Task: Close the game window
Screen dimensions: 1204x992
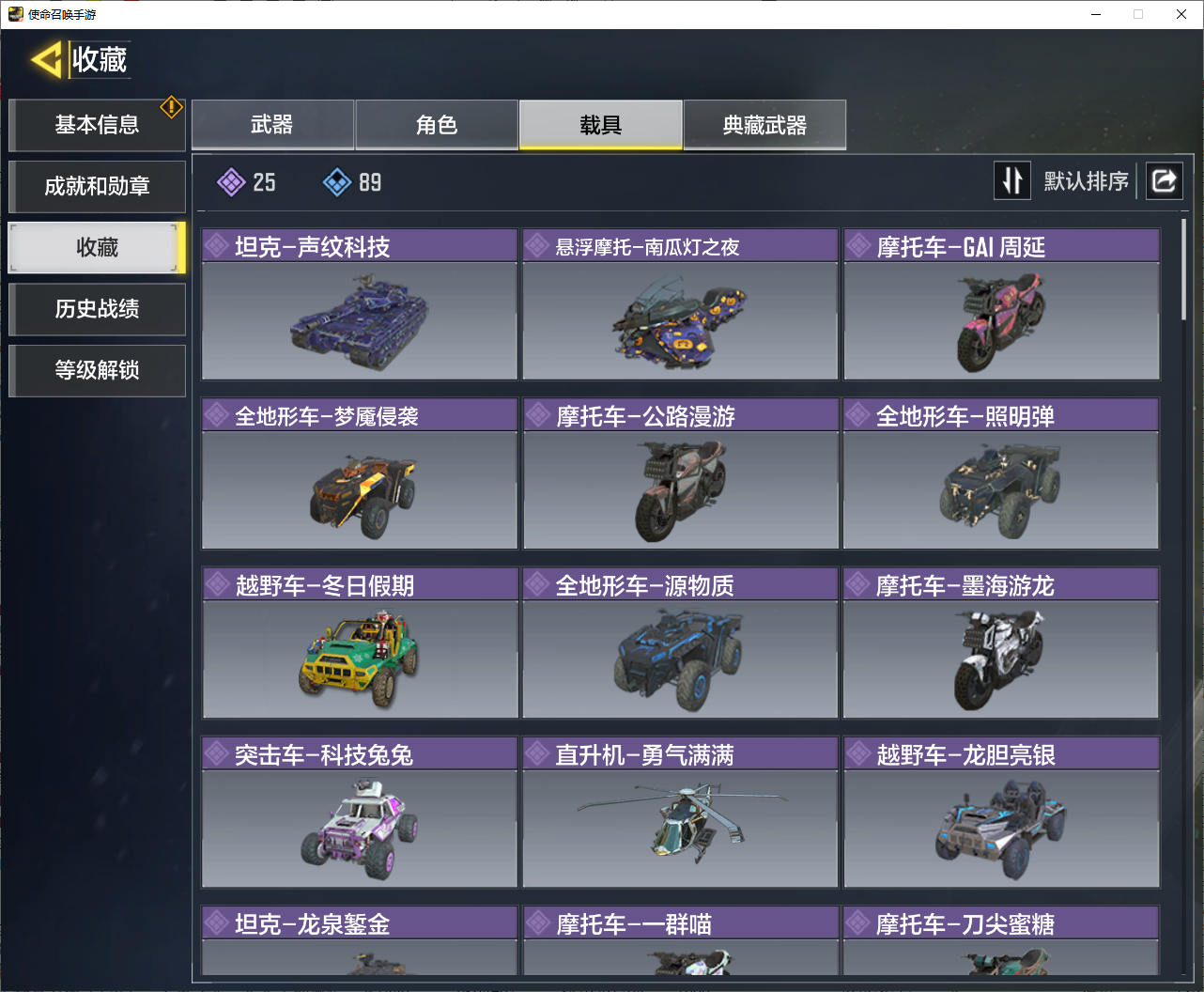Action: 1181,14
